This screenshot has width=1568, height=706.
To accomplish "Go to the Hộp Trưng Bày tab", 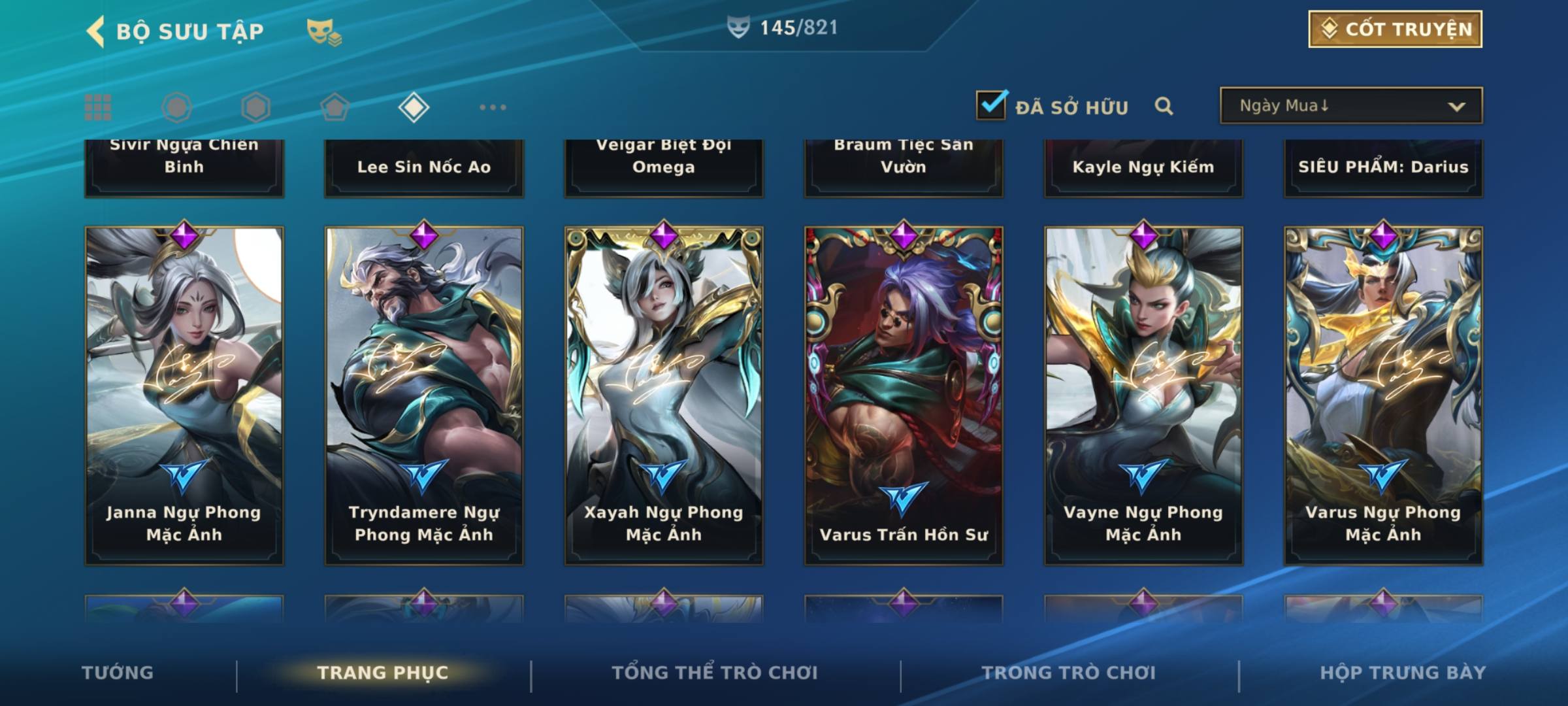I will [1403, 673].
